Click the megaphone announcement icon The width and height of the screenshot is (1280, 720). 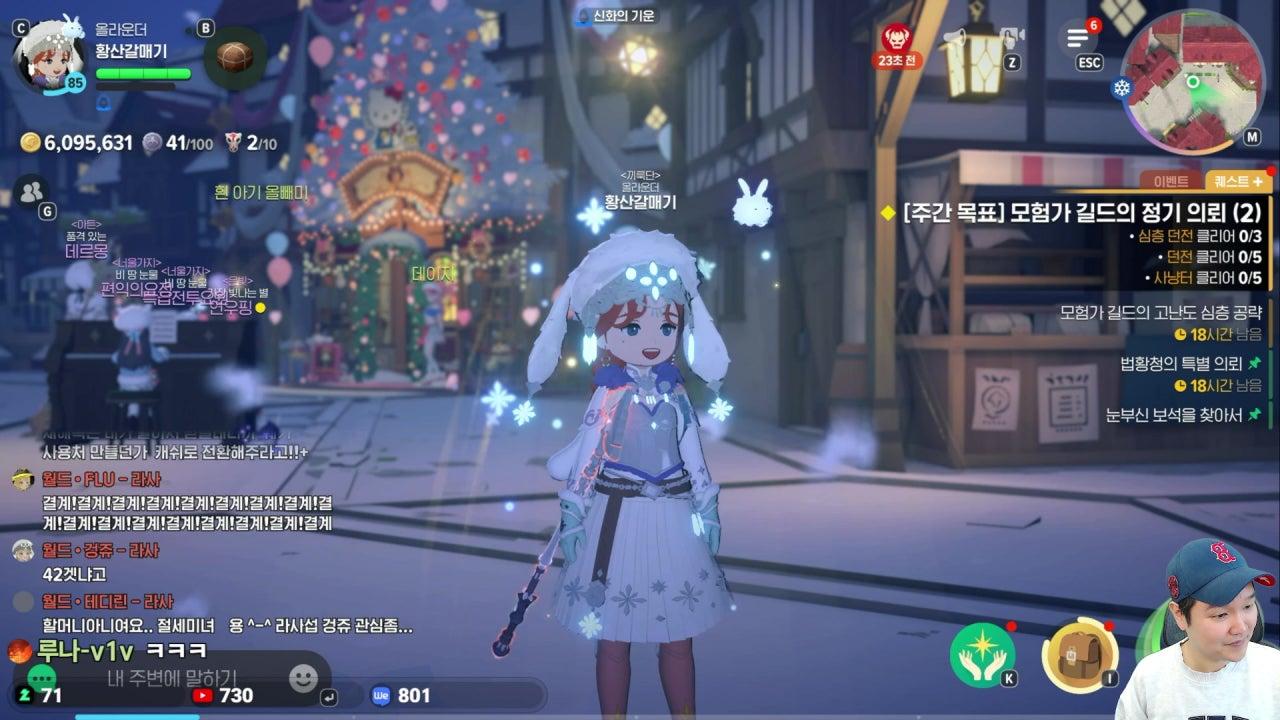point(956,37)
